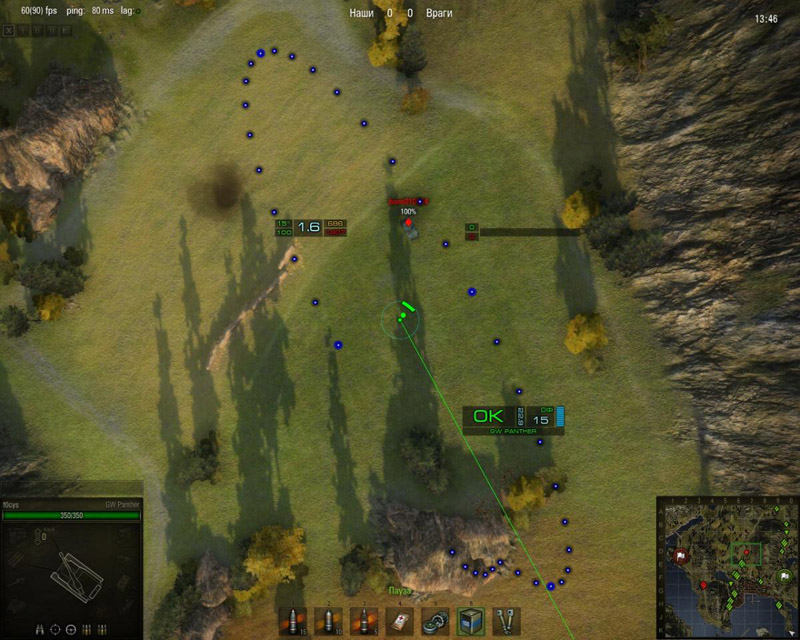Activate the repair kit consumable

(435, 621)
